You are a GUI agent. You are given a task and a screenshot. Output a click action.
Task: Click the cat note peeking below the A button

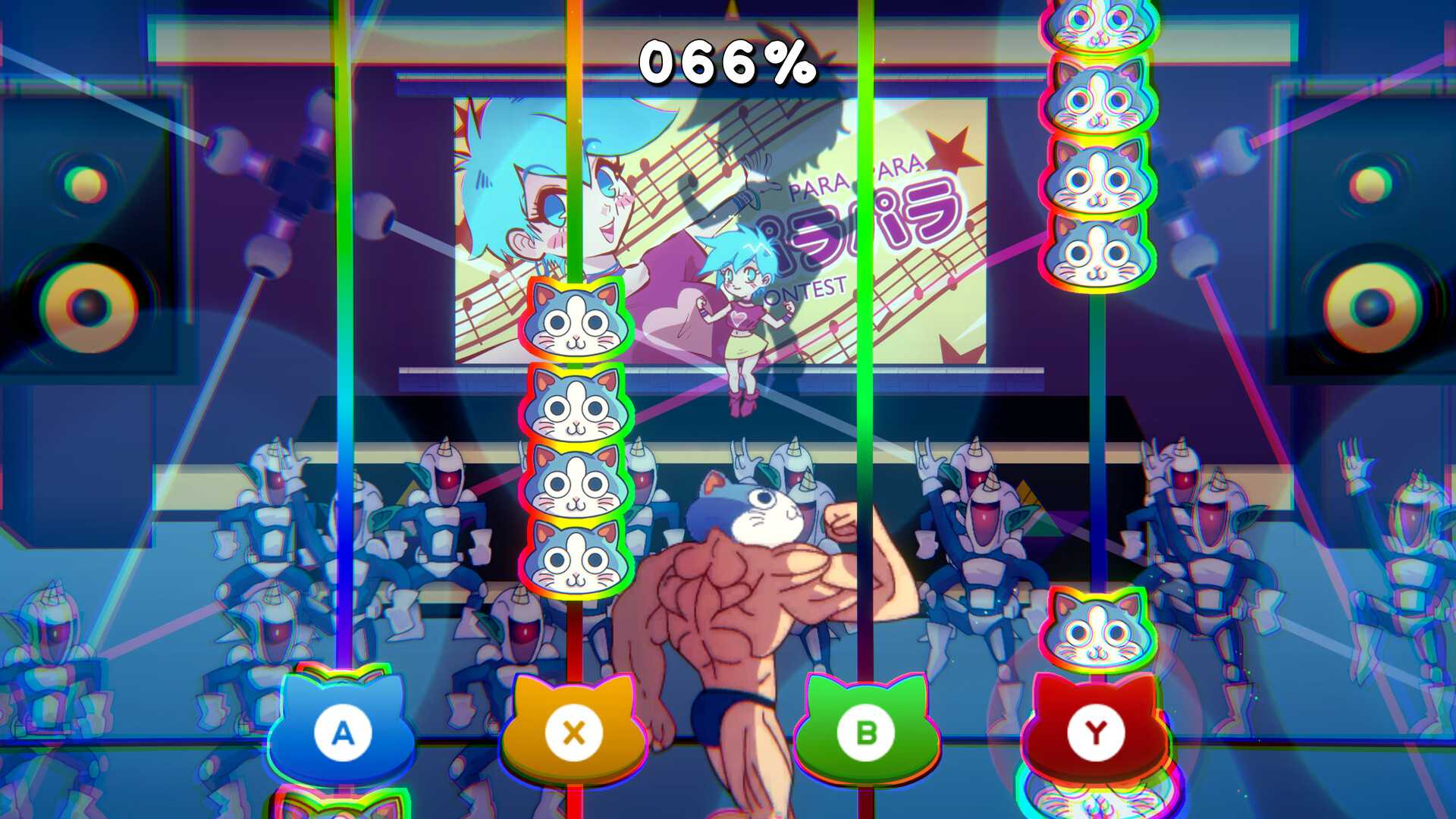click(345, 808)
